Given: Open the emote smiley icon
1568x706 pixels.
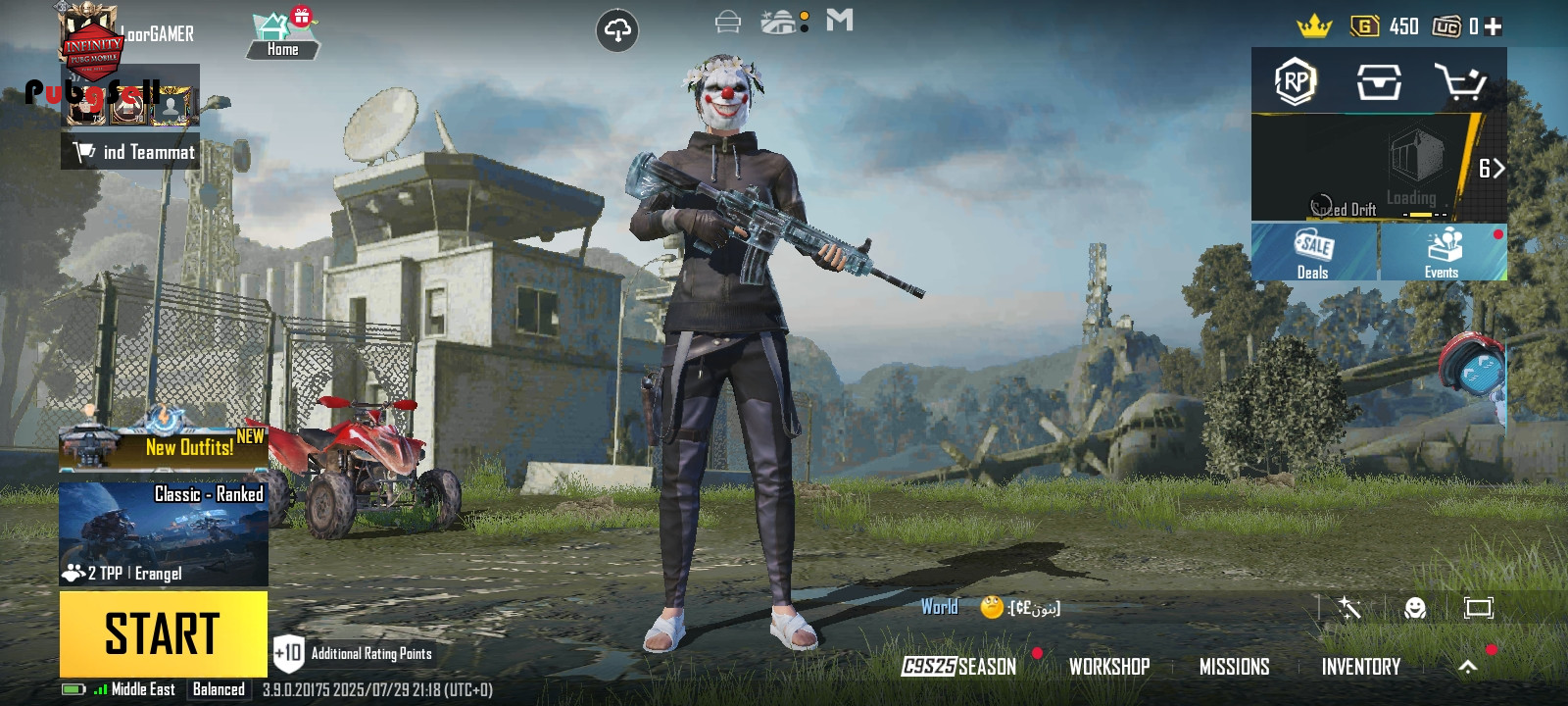Looking at the screenshot, I should tap(1414, 609).
